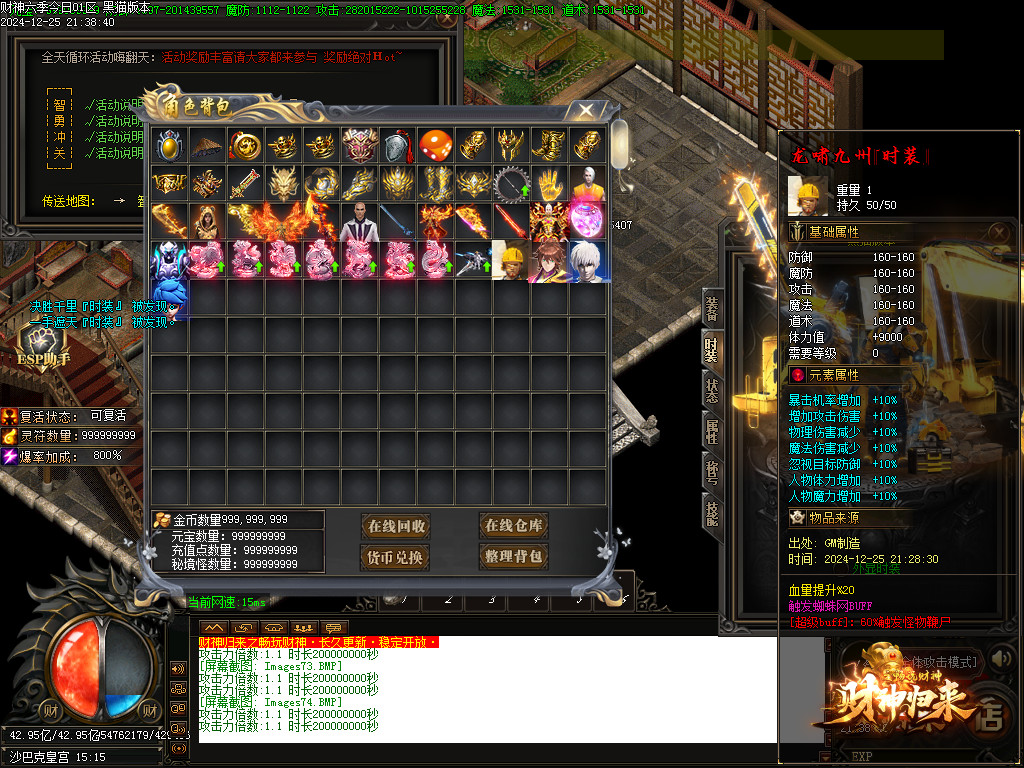
Task: Choose the yellow hard hat costume item
Action: click(x=511, y=261)
